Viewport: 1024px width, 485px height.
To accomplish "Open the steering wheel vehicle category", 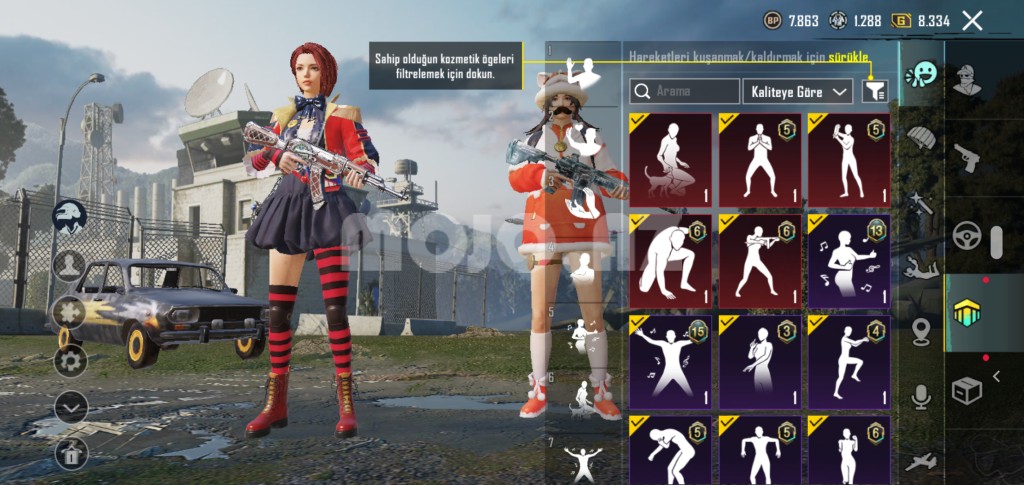I will [967, 236].
